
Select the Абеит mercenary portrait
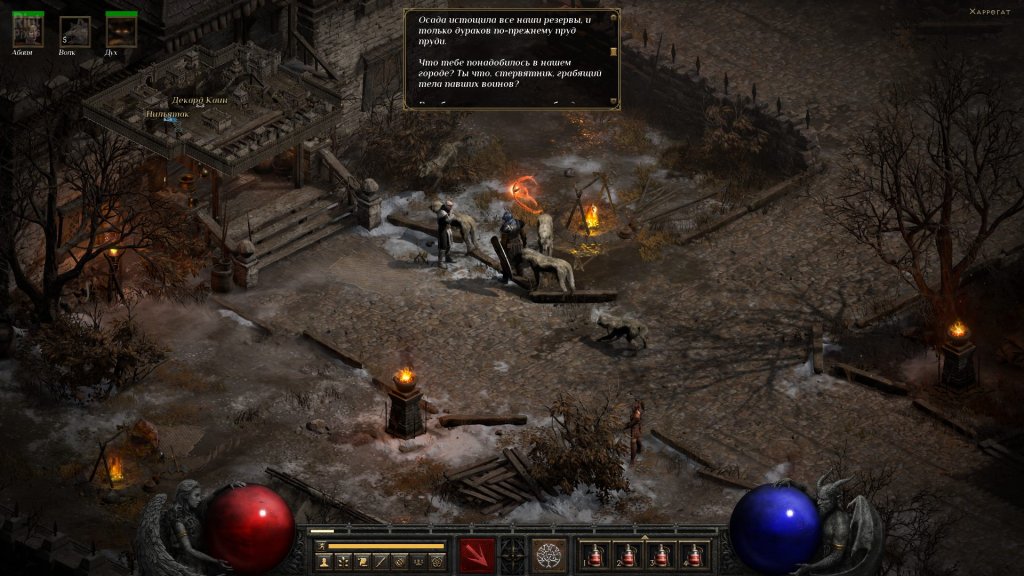(28, 31)
